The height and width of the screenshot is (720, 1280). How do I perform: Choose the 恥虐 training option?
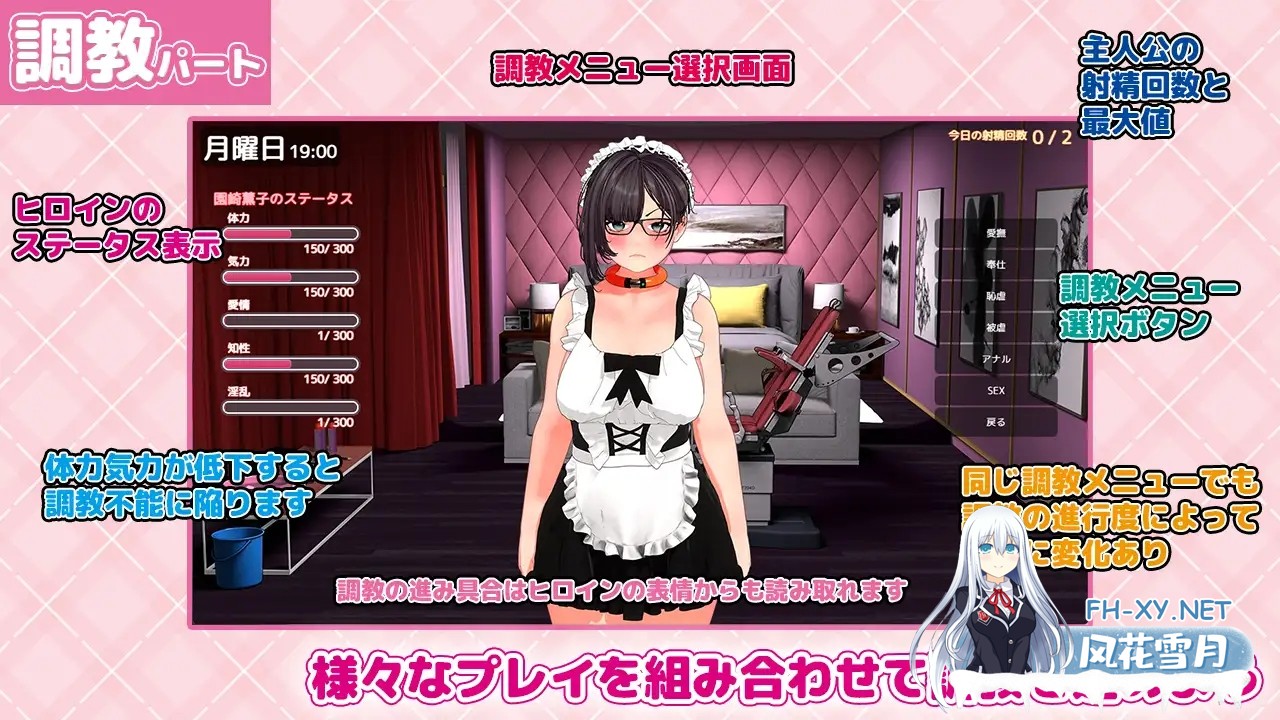995,296
